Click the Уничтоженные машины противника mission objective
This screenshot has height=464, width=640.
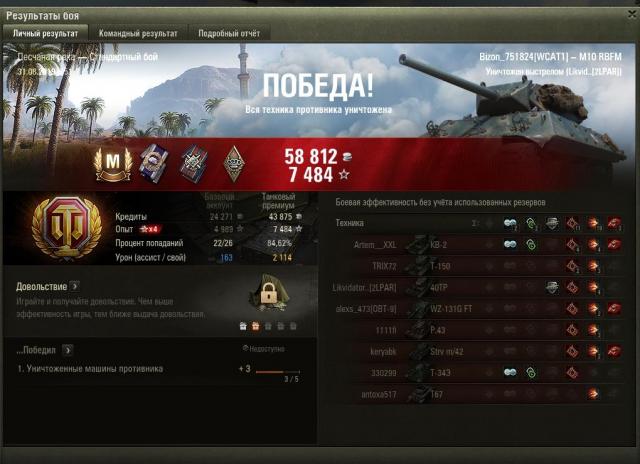pos(90,369)
